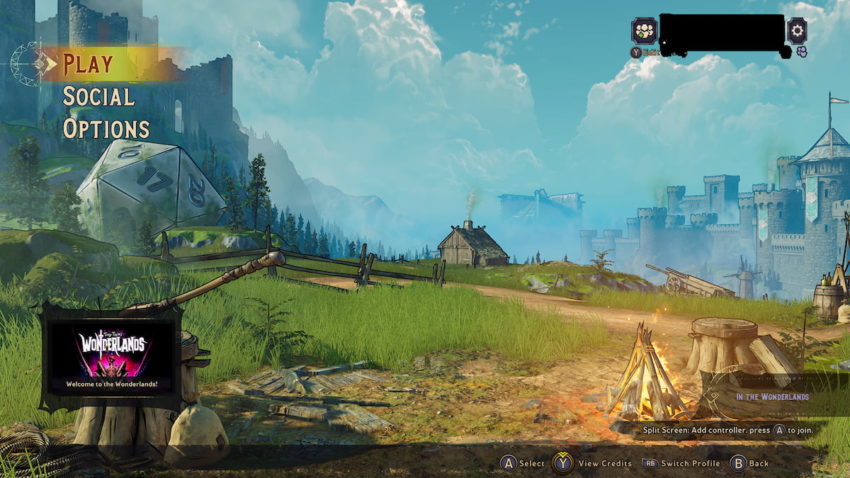This screenshot has width=850, height=478.
Task: Select Play in the main menu
Action: coord(88,64)
